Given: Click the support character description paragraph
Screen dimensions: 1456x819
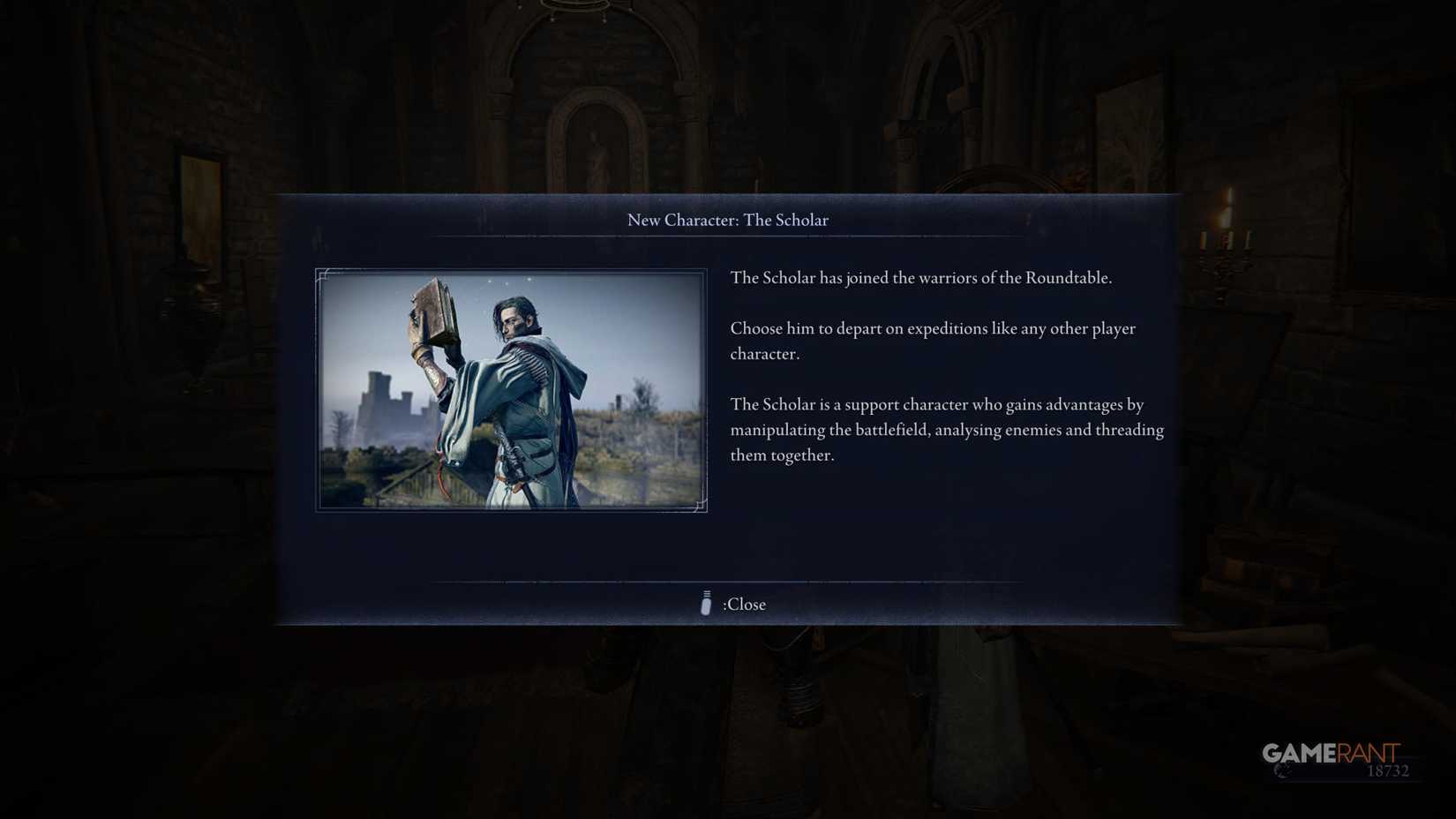Looking at the screenshot, I should (x=946, y=430).
